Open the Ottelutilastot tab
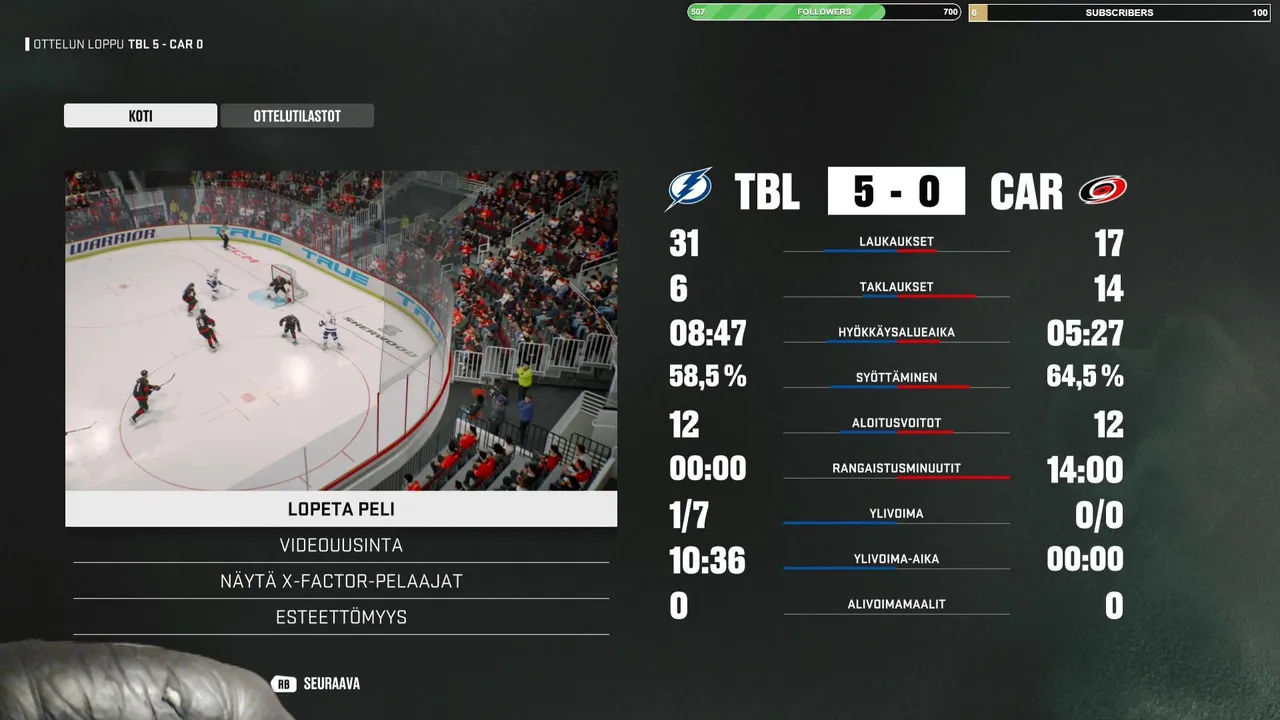 [297, 116]
